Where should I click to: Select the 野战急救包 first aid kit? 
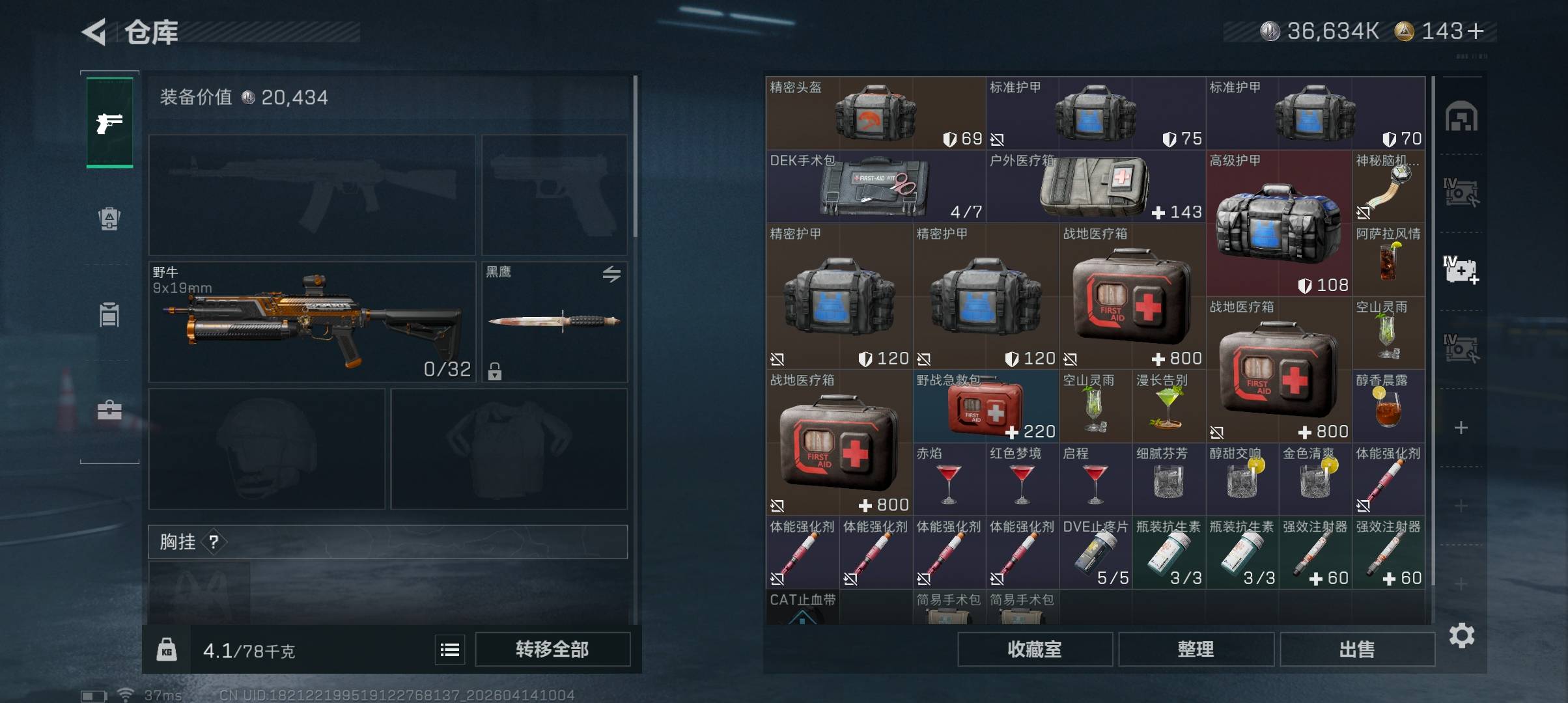pyautogui.click(x=985, y=407)
